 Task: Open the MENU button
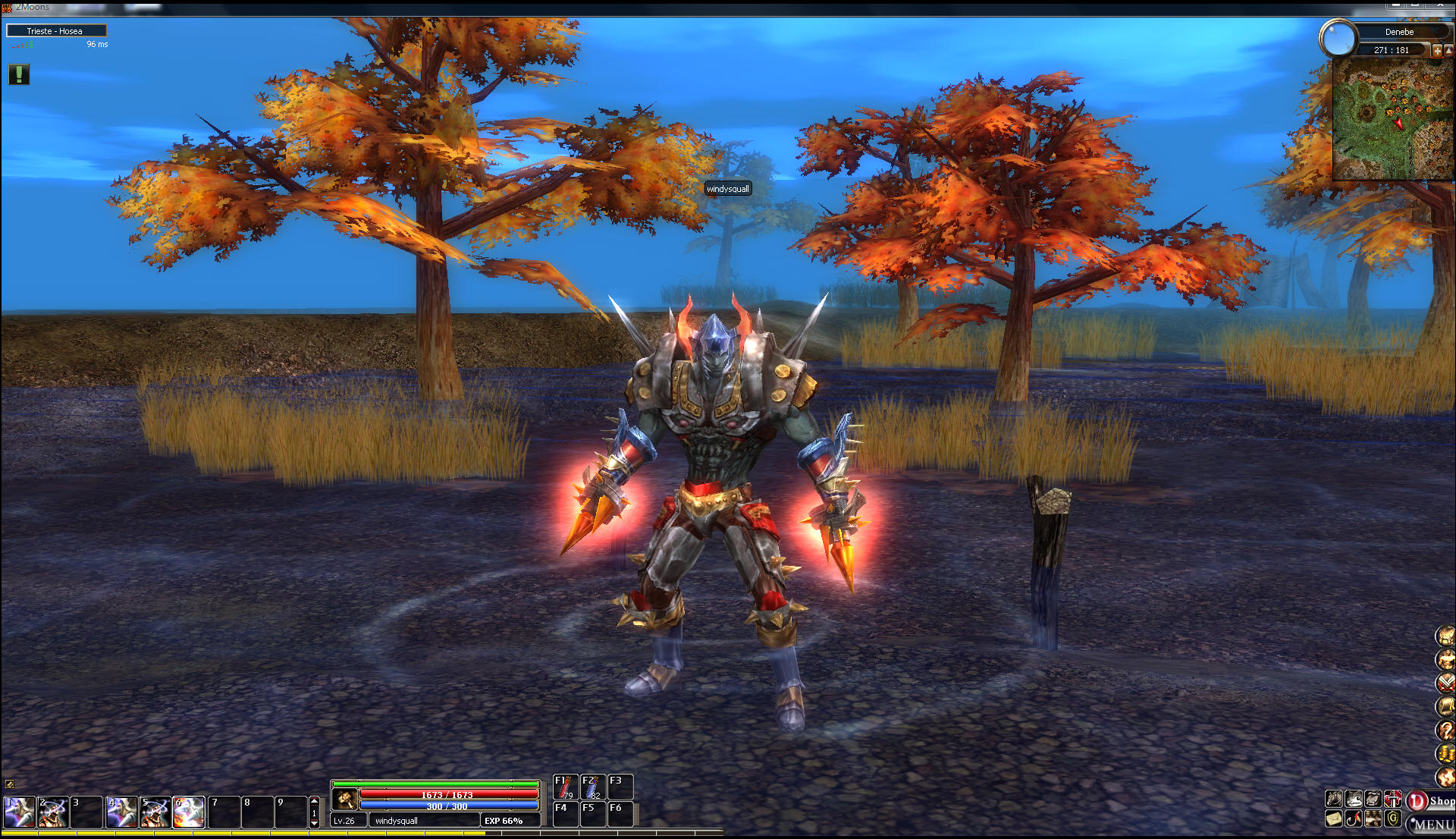click(1432, 824)
